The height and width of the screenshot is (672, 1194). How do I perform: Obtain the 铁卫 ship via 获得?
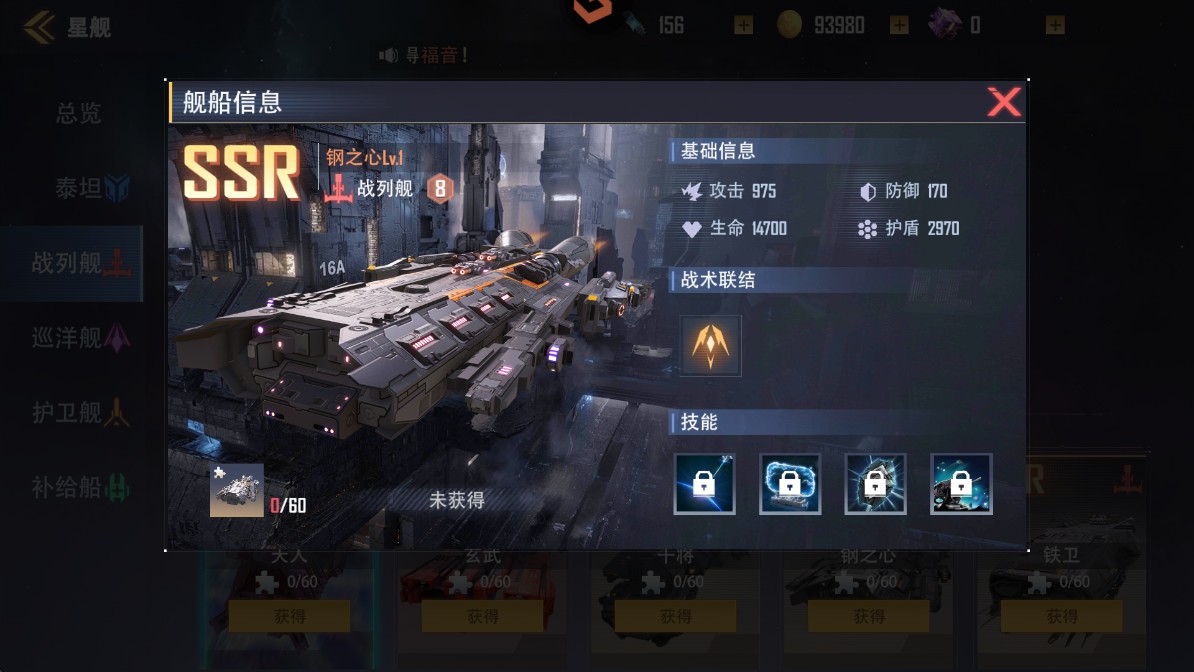1061,617
